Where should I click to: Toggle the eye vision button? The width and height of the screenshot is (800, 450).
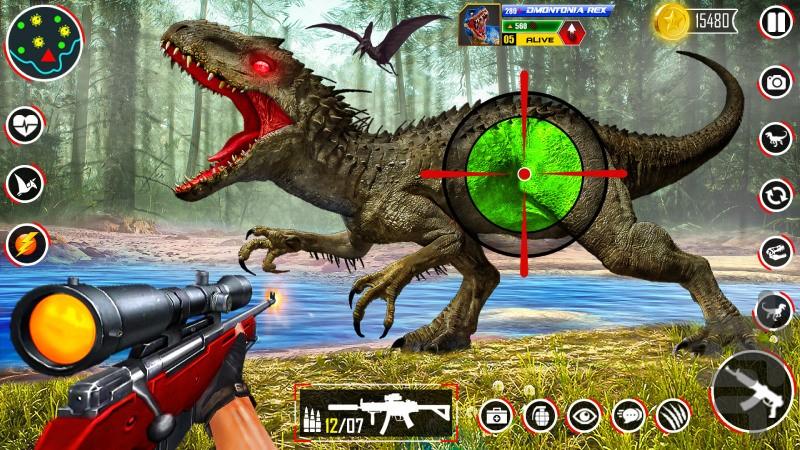[x=584, y=415]
